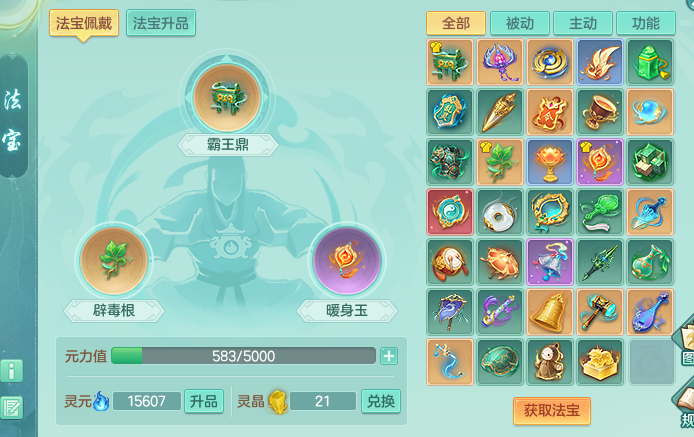Select the 法宝佩戴 tab

pos(85,23)
